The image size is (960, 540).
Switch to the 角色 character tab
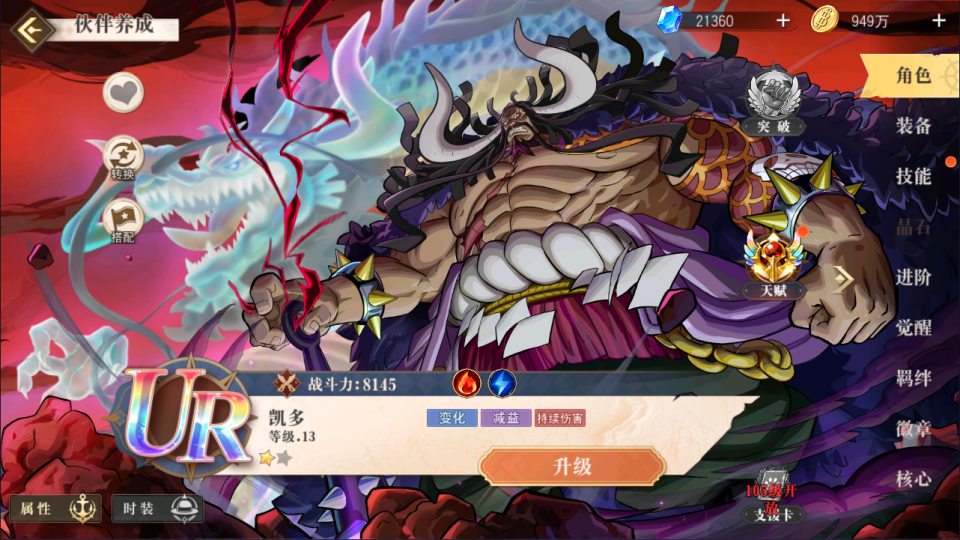click(x=912, y=75)
